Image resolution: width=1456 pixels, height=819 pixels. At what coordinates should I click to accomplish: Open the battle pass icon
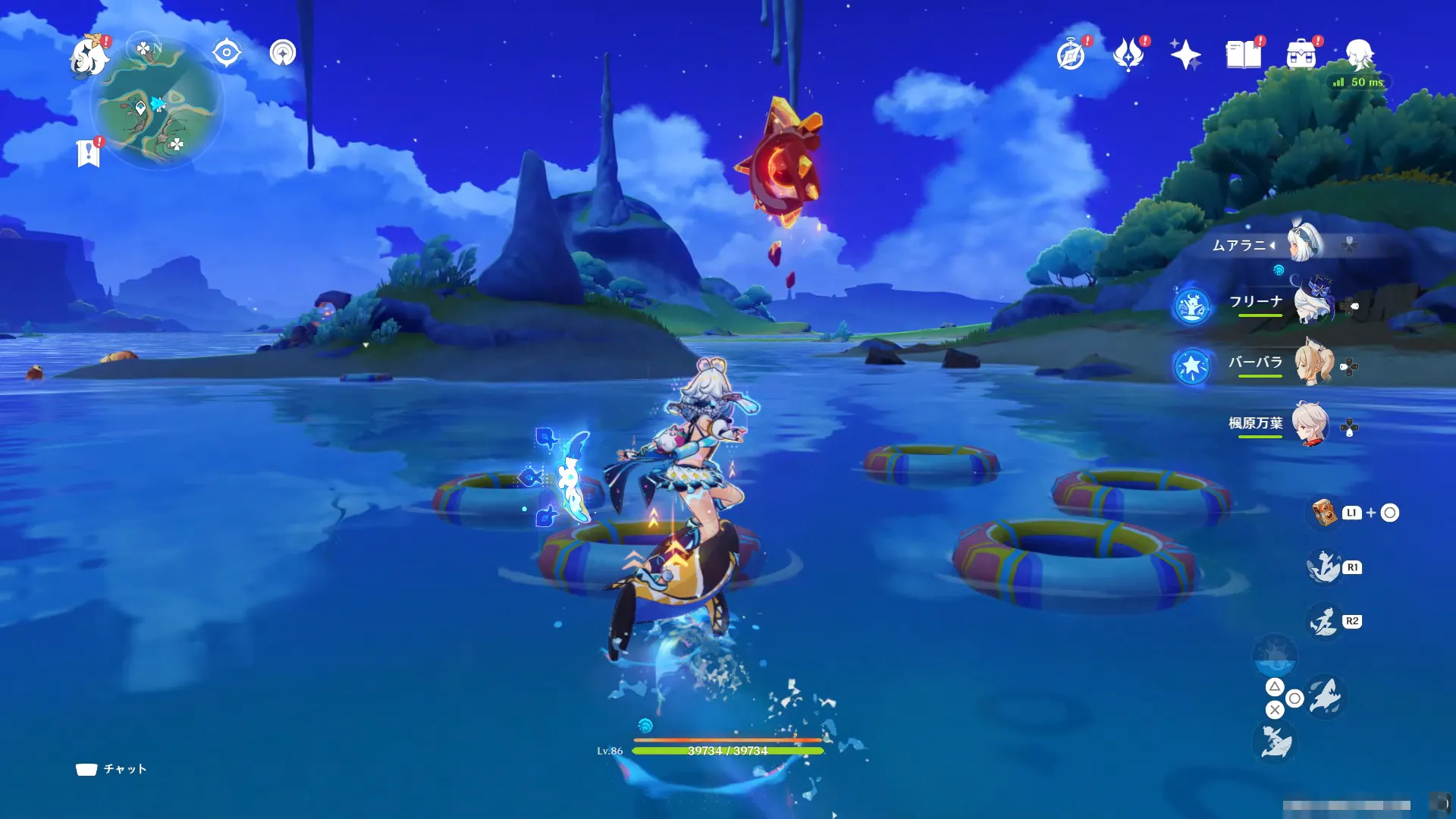(1128, 55)
